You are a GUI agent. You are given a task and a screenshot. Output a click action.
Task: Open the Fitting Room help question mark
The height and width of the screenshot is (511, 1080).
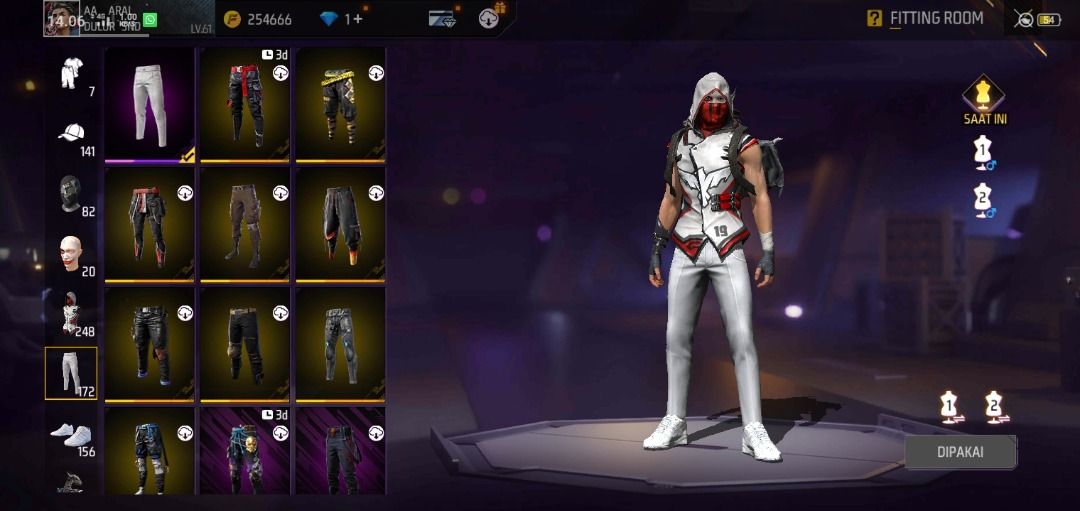click(x=874, y=18)
